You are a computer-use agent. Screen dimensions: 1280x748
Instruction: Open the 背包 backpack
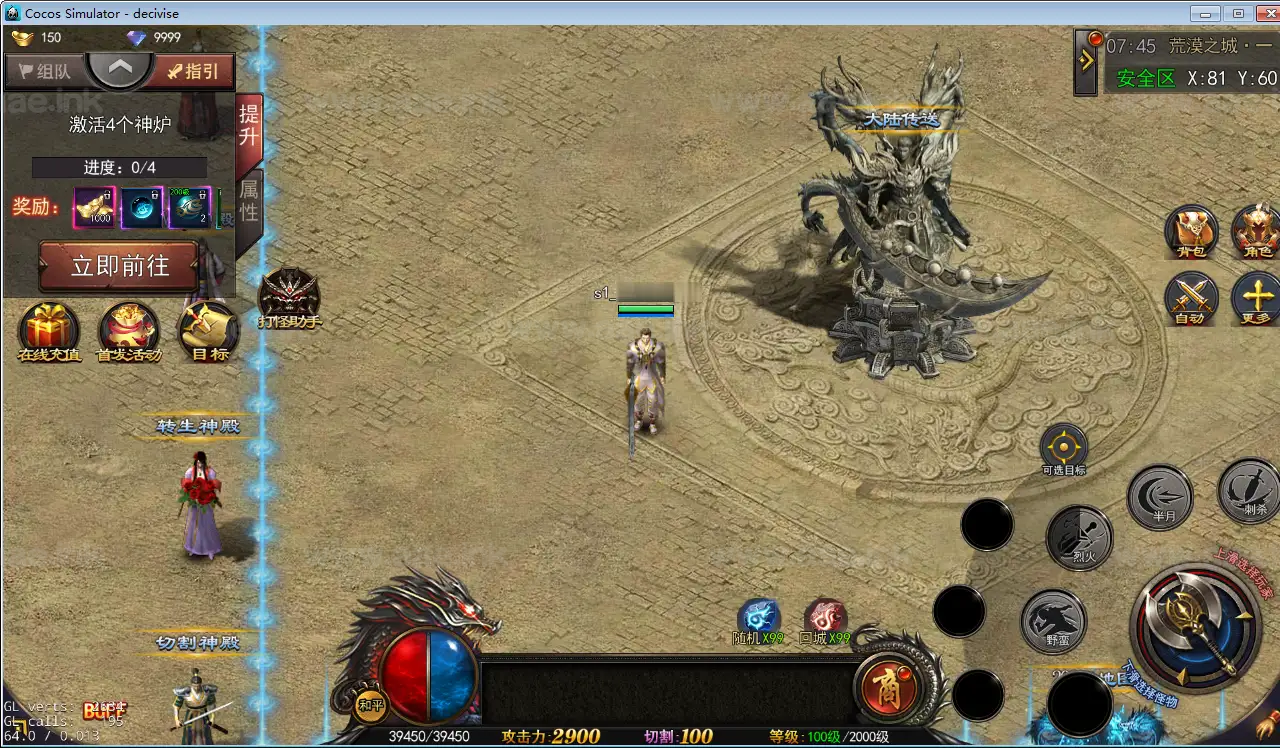tap(1191, 231)
